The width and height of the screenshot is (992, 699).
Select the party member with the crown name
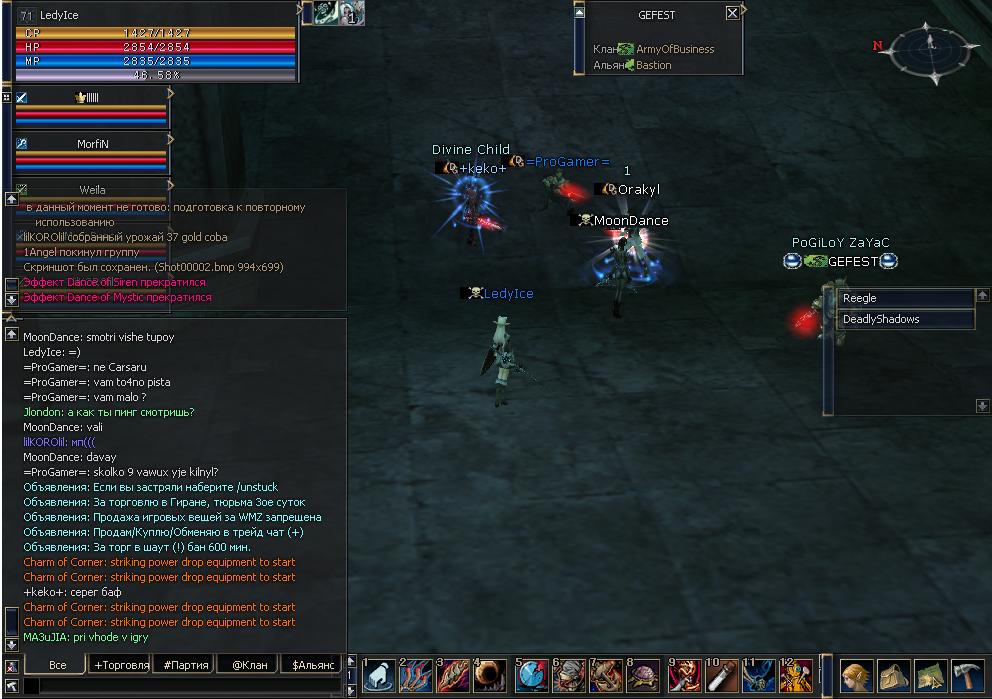coord(92,98)
